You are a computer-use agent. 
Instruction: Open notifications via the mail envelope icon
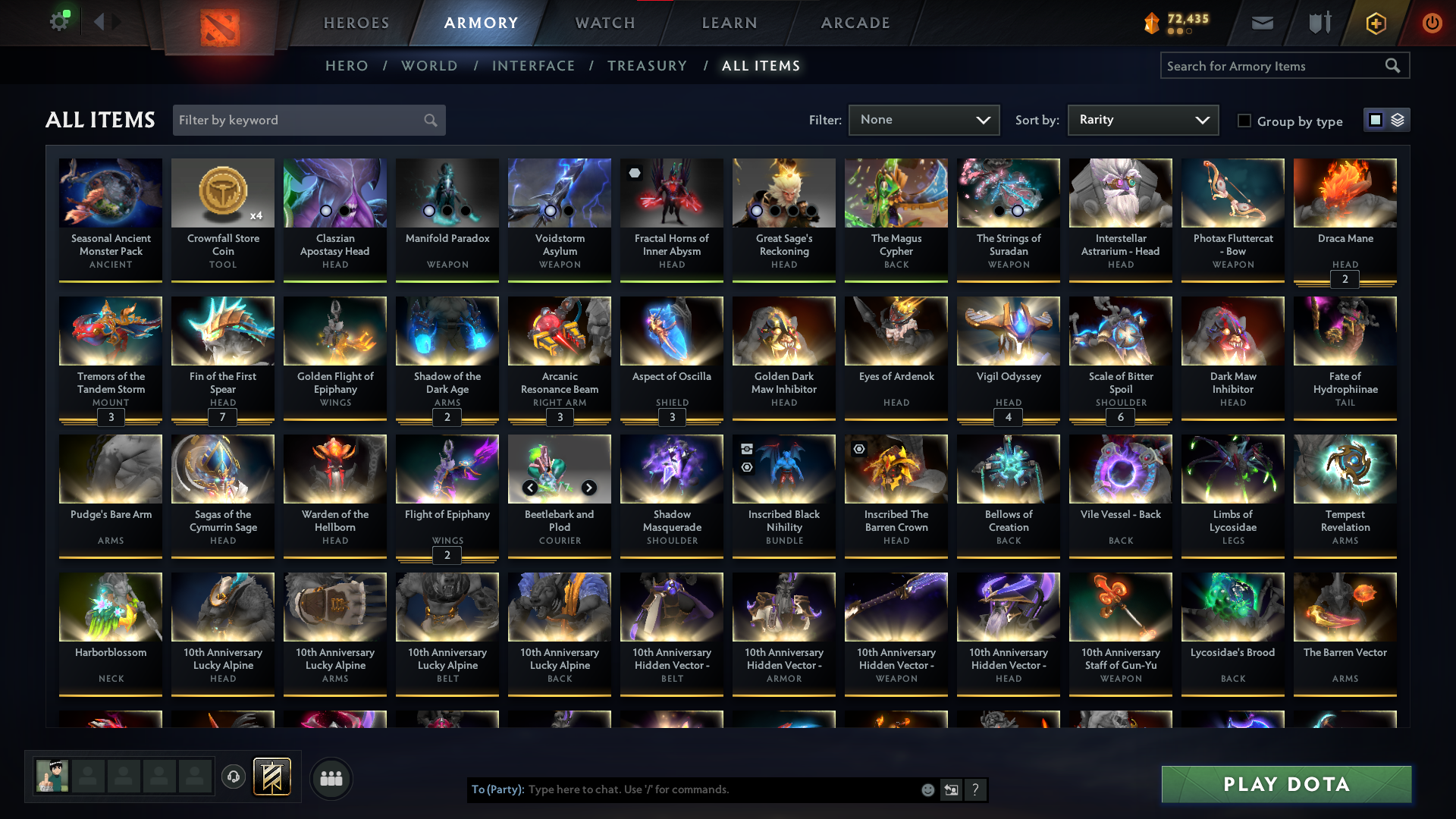1262,23
